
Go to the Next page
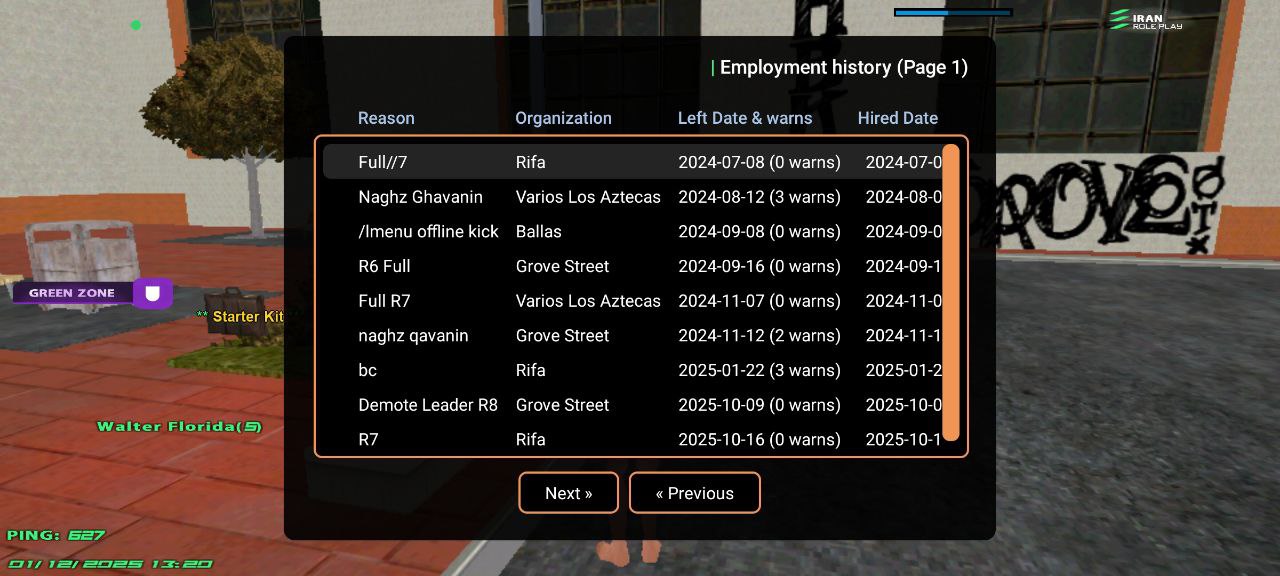click(x=568, y=493)
